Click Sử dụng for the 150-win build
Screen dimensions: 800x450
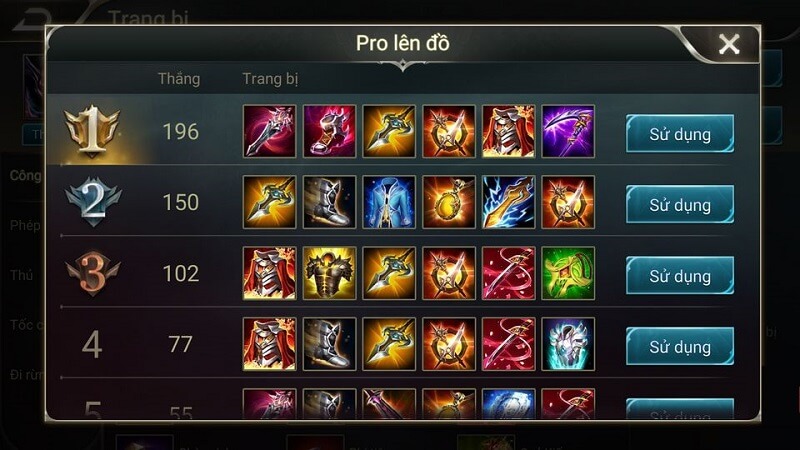pos(679,204)
